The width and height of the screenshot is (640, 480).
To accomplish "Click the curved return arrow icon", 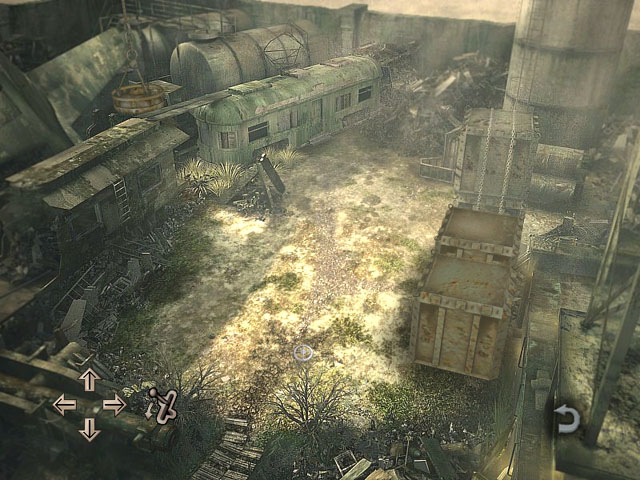I will tap(567, 419).
